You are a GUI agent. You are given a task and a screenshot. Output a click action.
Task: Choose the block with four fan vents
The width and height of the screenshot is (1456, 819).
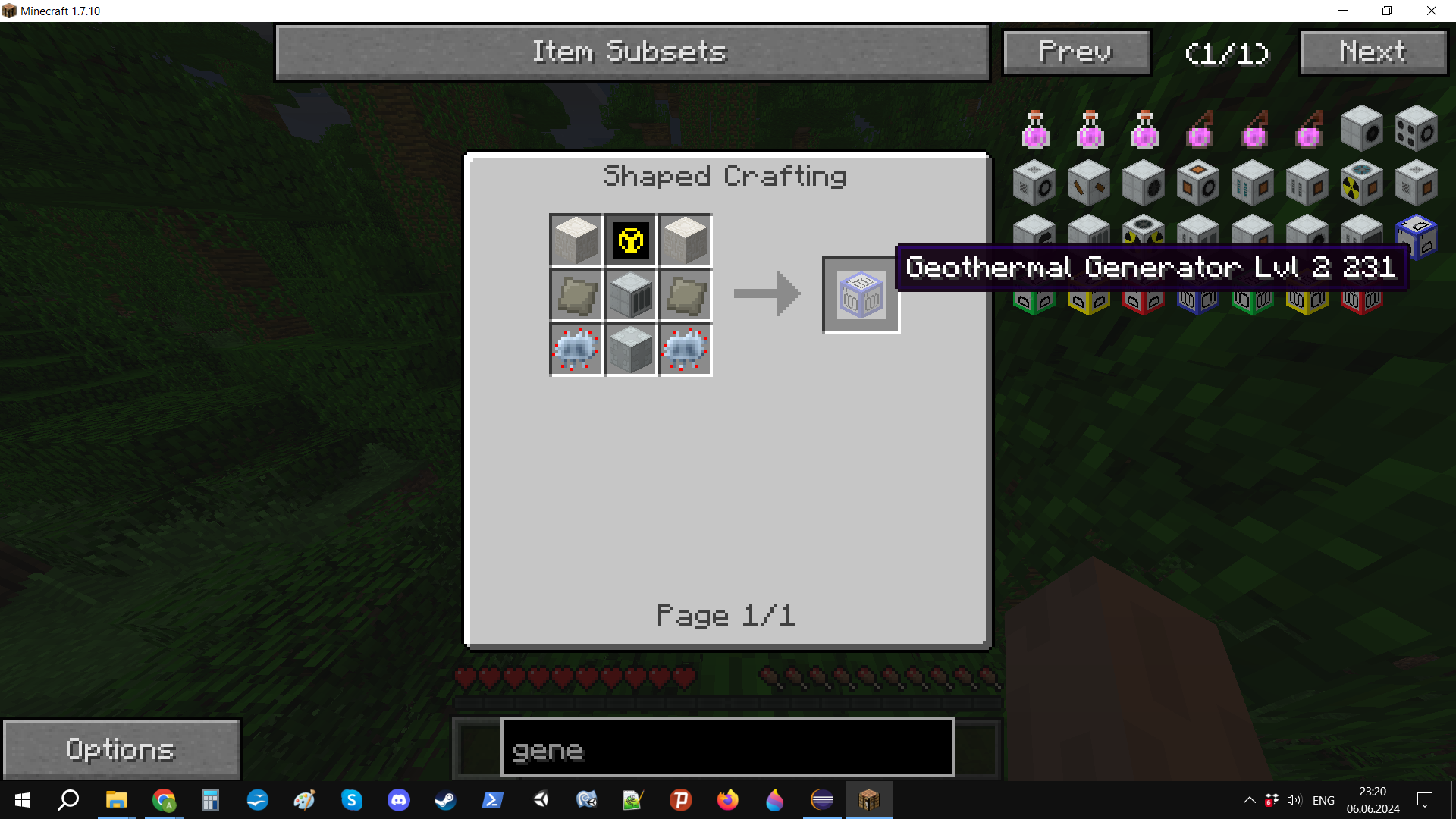click(1416, 130)
